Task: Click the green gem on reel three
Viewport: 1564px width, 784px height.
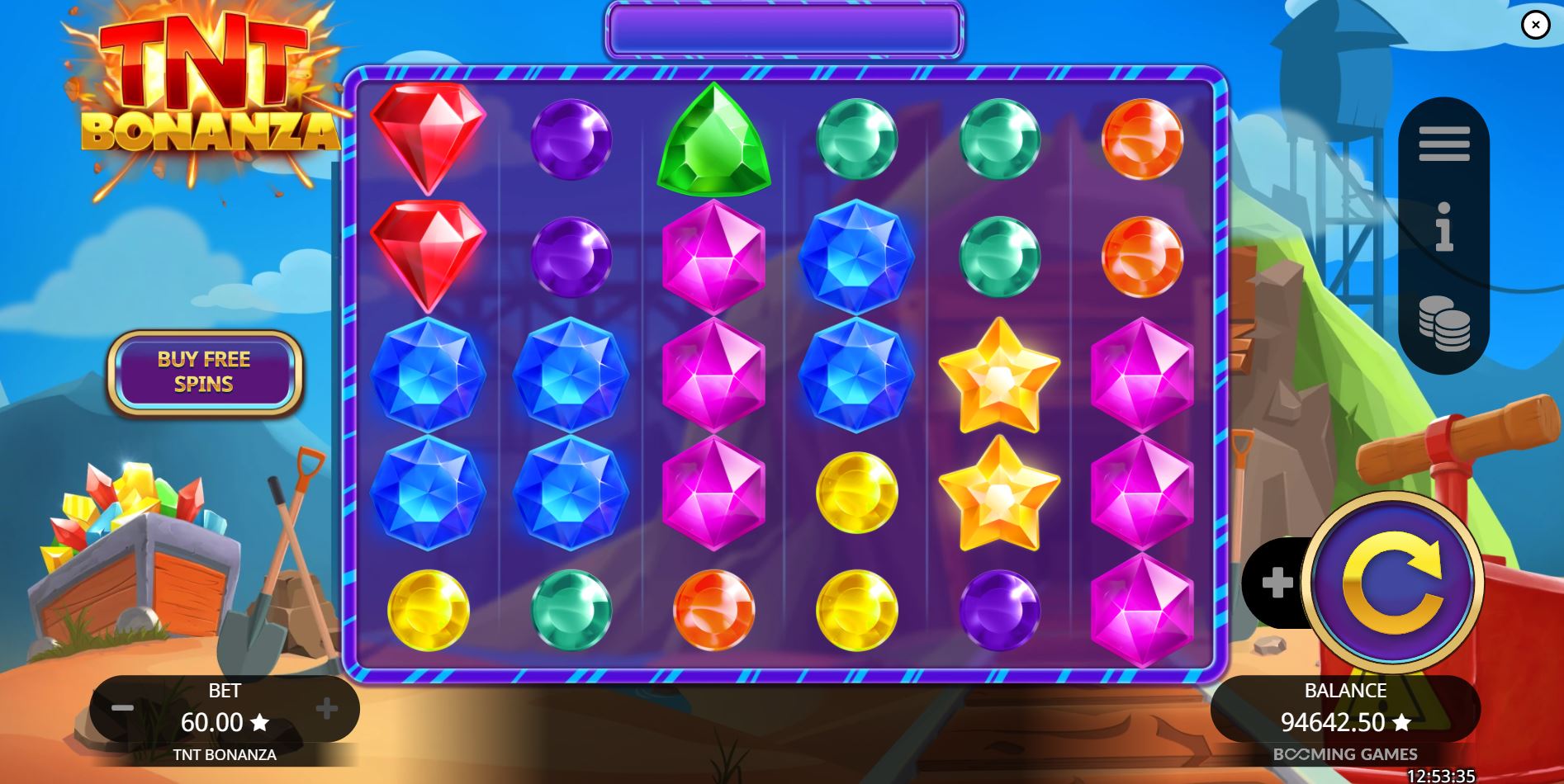Action: [715, 140]
